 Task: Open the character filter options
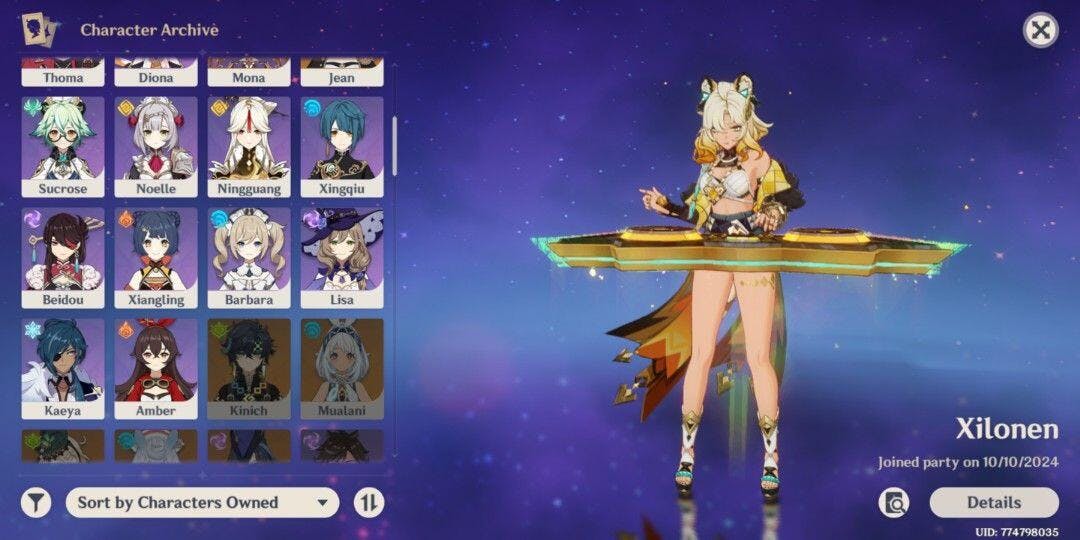point(36,502)
